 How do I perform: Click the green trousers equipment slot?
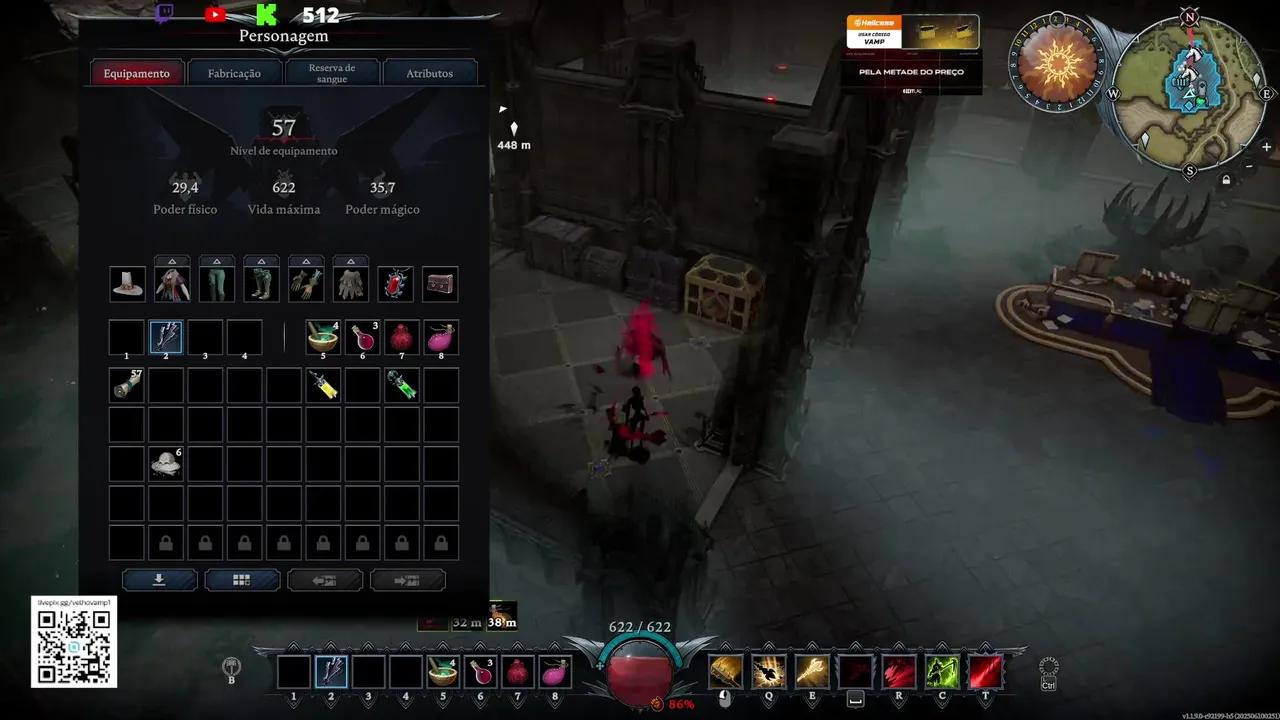coord(216,284)
